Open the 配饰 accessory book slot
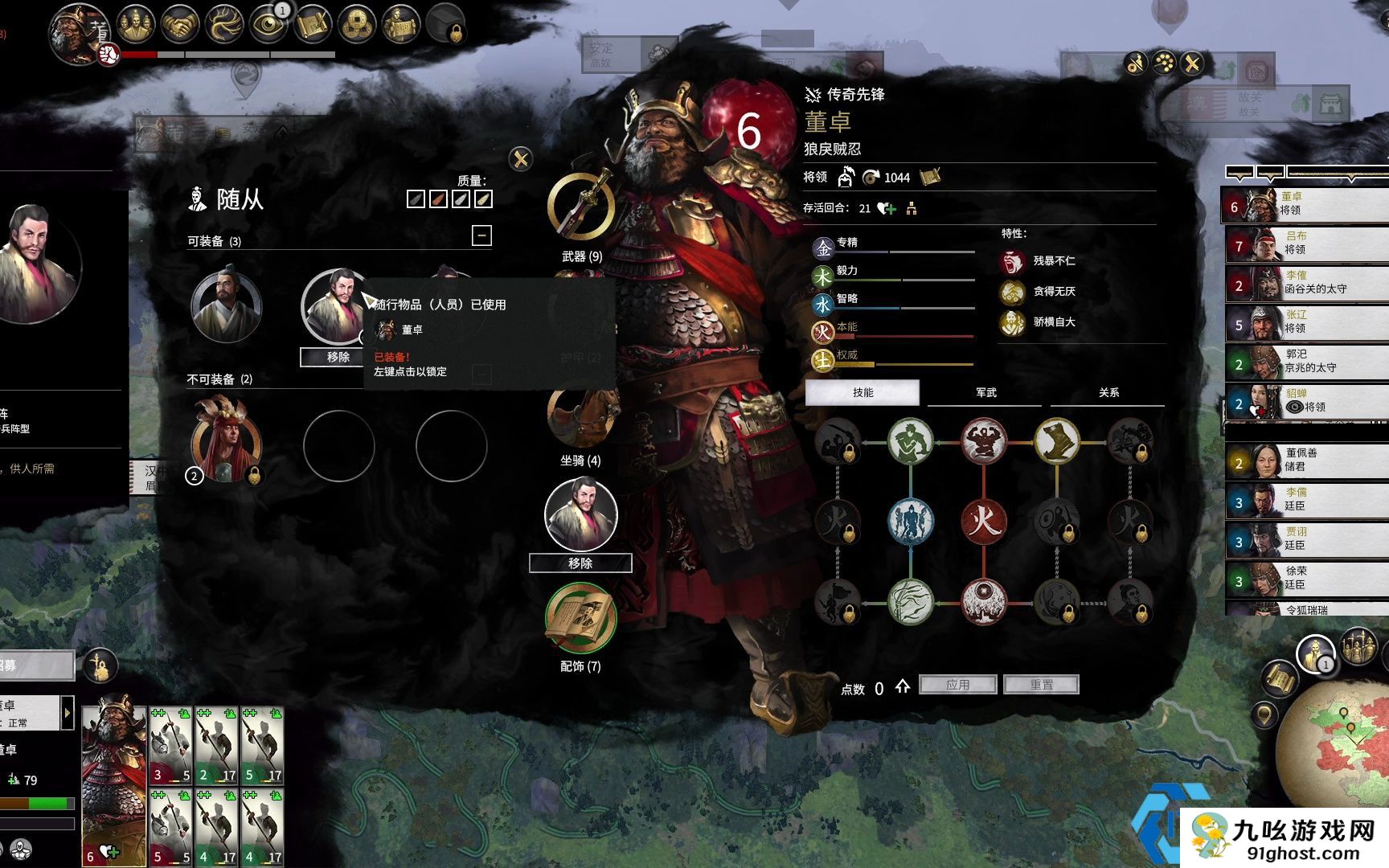The image size is (1389, 868). (580, 619)
